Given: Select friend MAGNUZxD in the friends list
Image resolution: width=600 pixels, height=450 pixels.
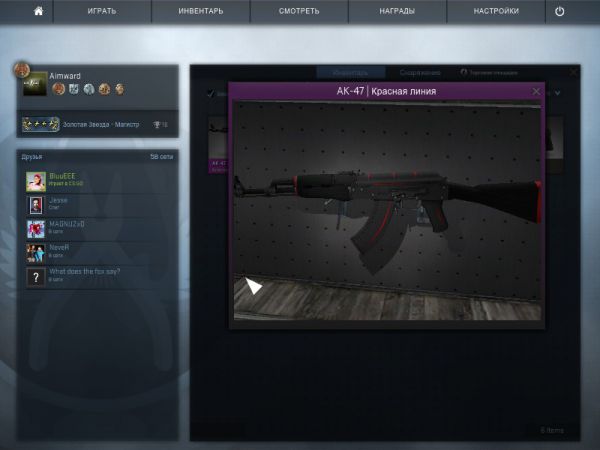Looking at the screenshot, I should tap(36, 228).
